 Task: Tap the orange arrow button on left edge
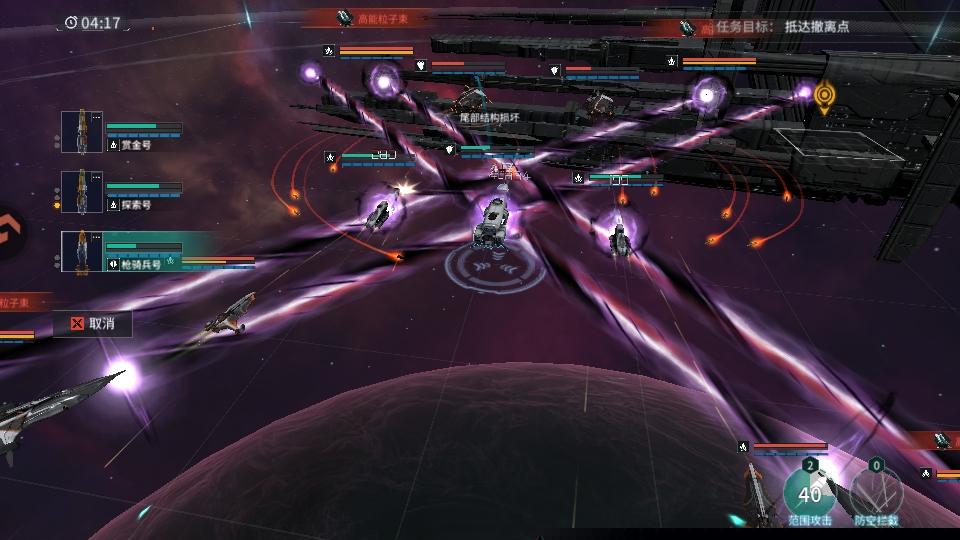9,233
